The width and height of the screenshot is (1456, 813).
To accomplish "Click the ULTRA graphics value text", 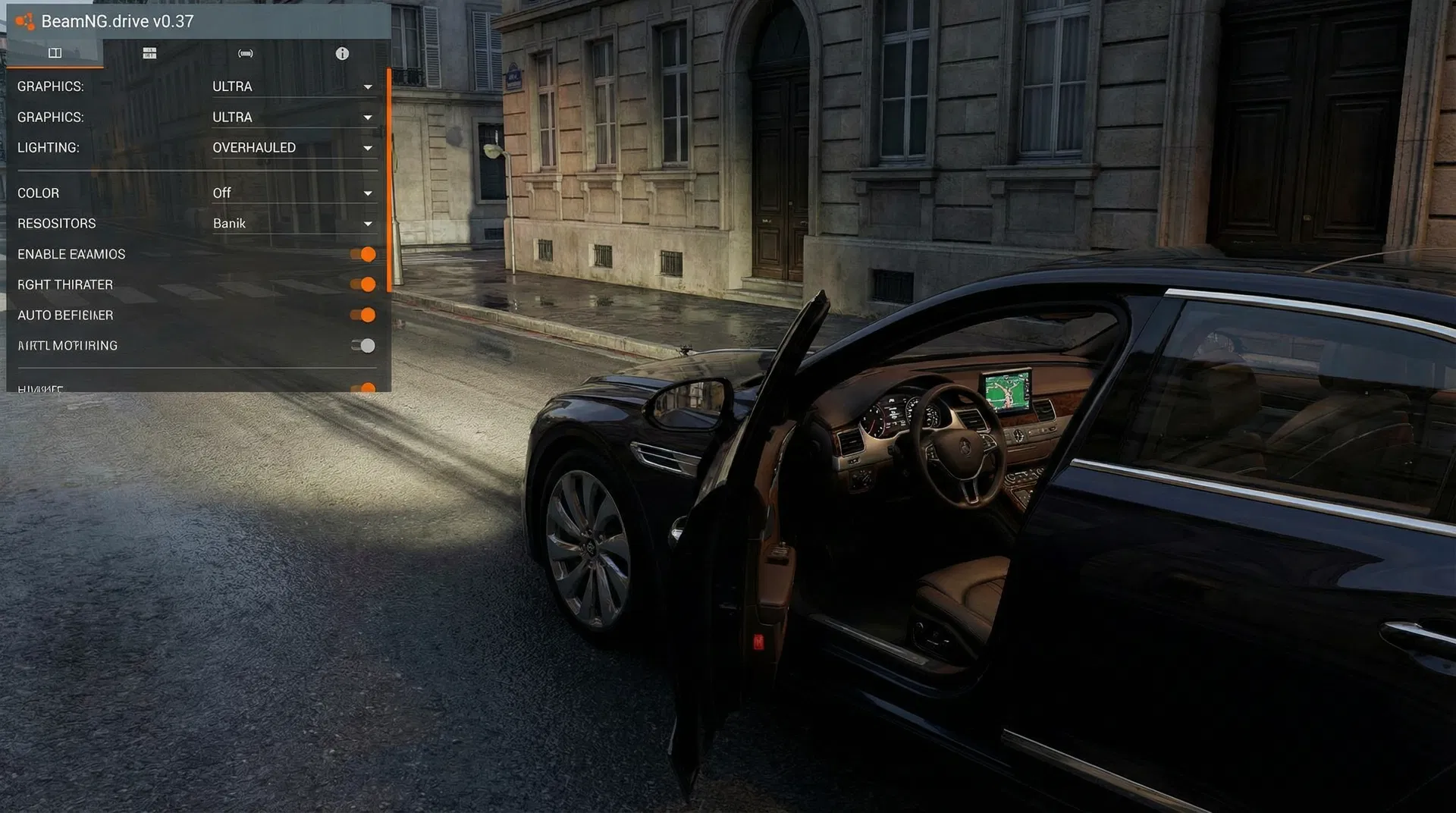I will click(x=231, y=86).
